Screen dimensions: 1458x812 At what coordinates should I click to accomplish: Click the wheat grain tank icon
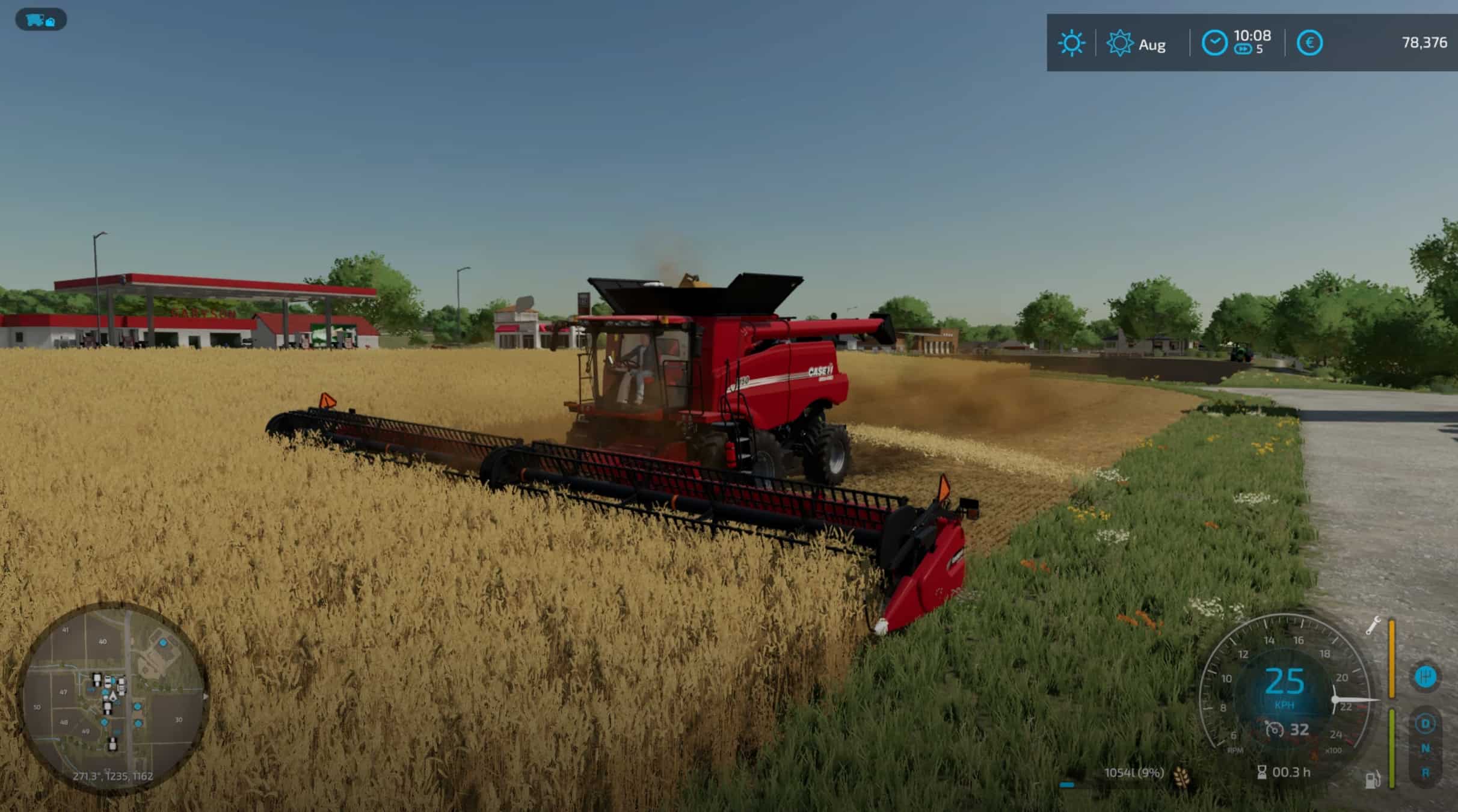(x=1182, y=777)
